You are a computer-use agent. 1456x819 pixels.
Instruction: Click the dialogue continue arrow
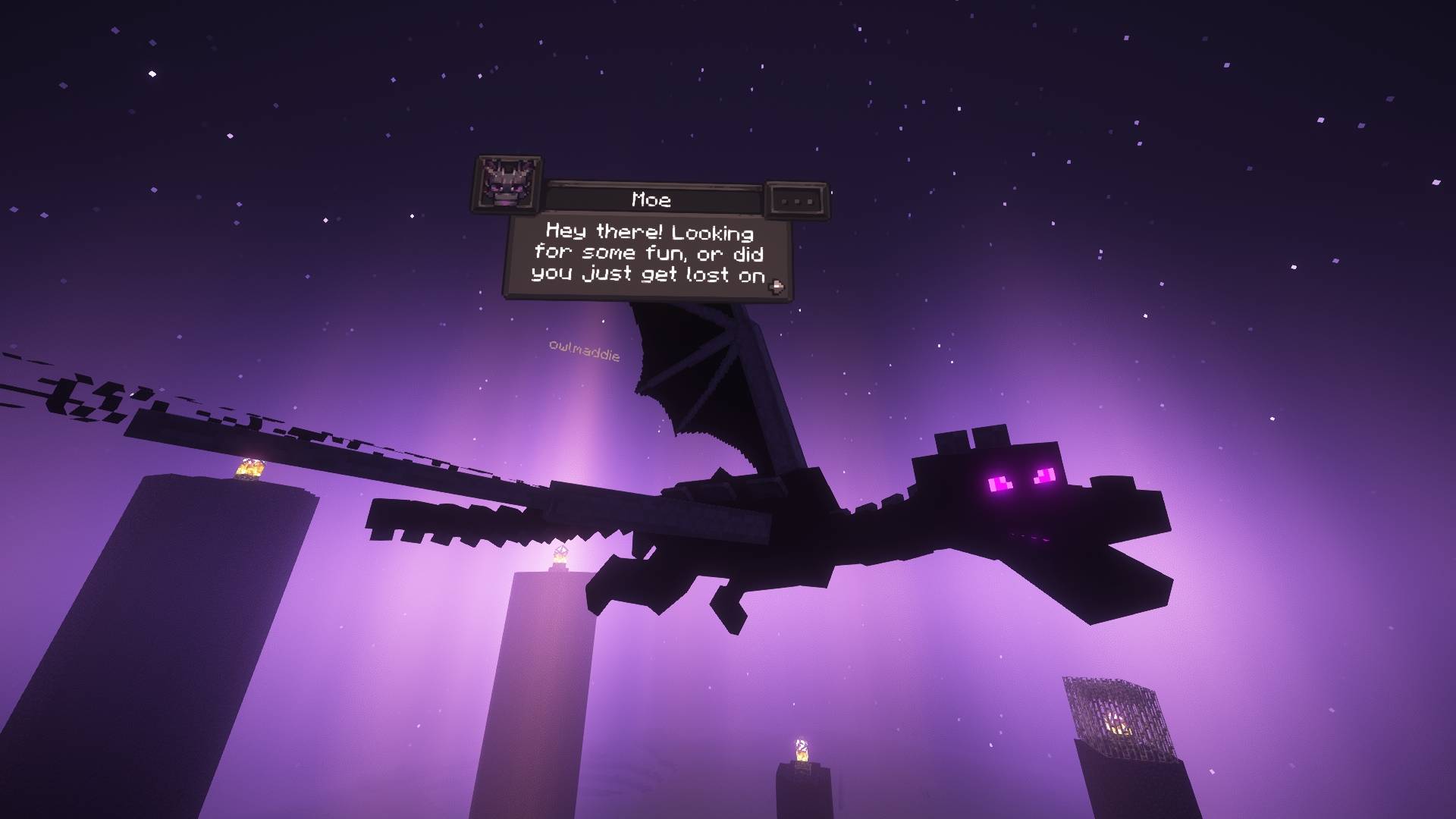pyautogui.click(x=776, y=287)
